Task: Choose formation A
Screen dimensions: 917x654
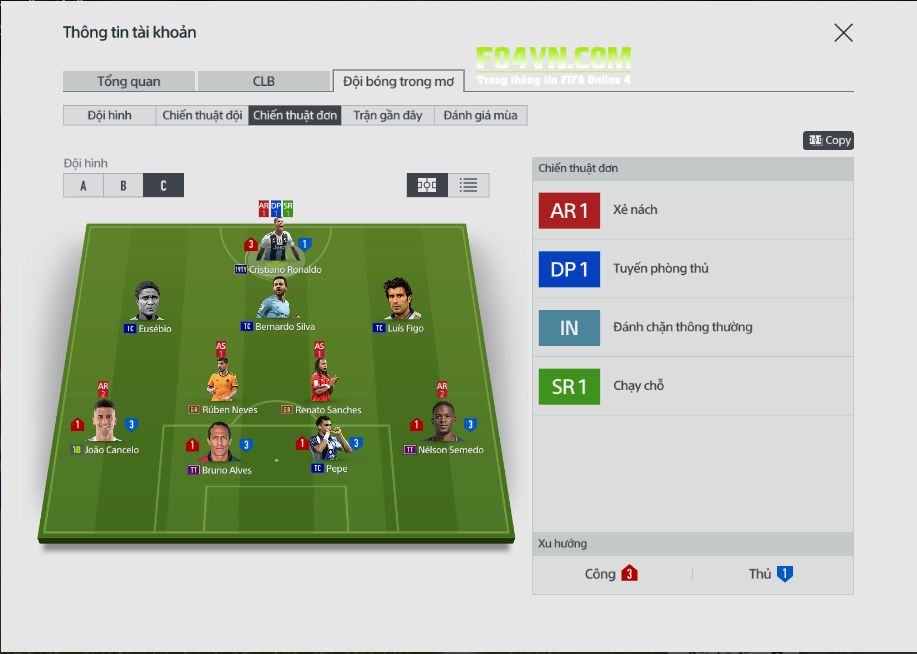Action: tap(83, 185)
